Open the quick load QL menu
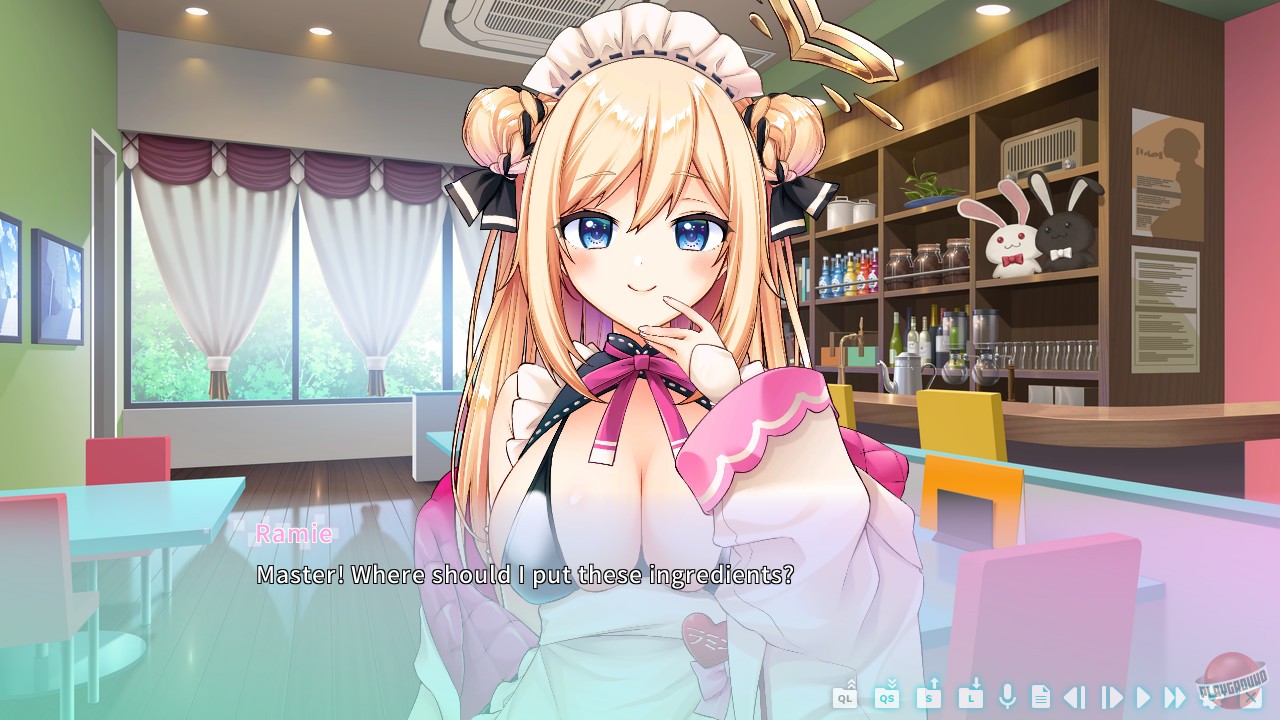1280x720 pixels. [x=844, y=696]
